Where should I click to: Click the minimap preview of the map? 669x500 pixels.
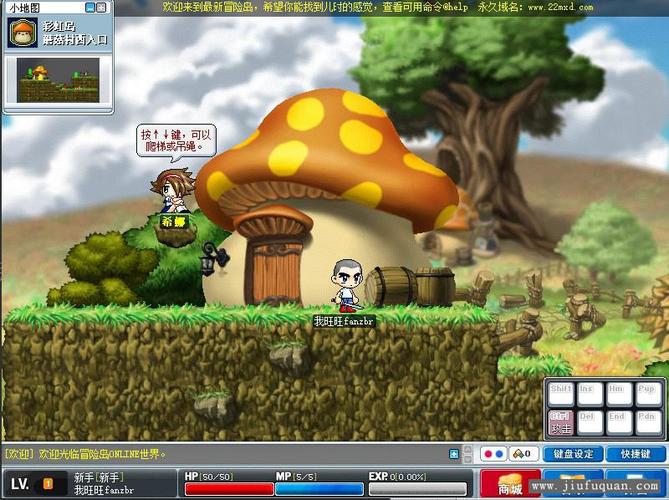(58, 82)
